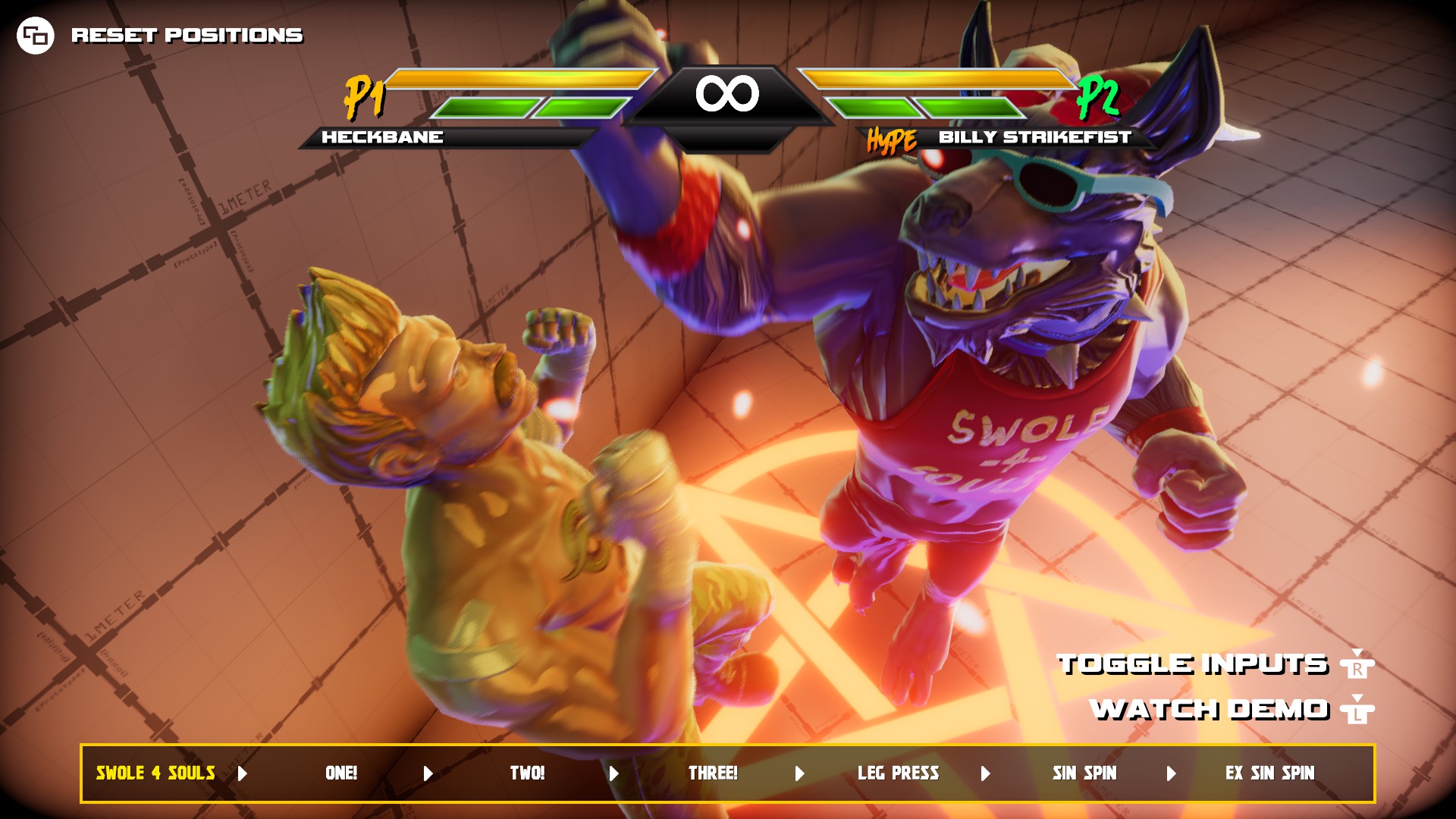Start the Watch Demo option
Screen dimensions: 1456x819
coord(1210,710)
